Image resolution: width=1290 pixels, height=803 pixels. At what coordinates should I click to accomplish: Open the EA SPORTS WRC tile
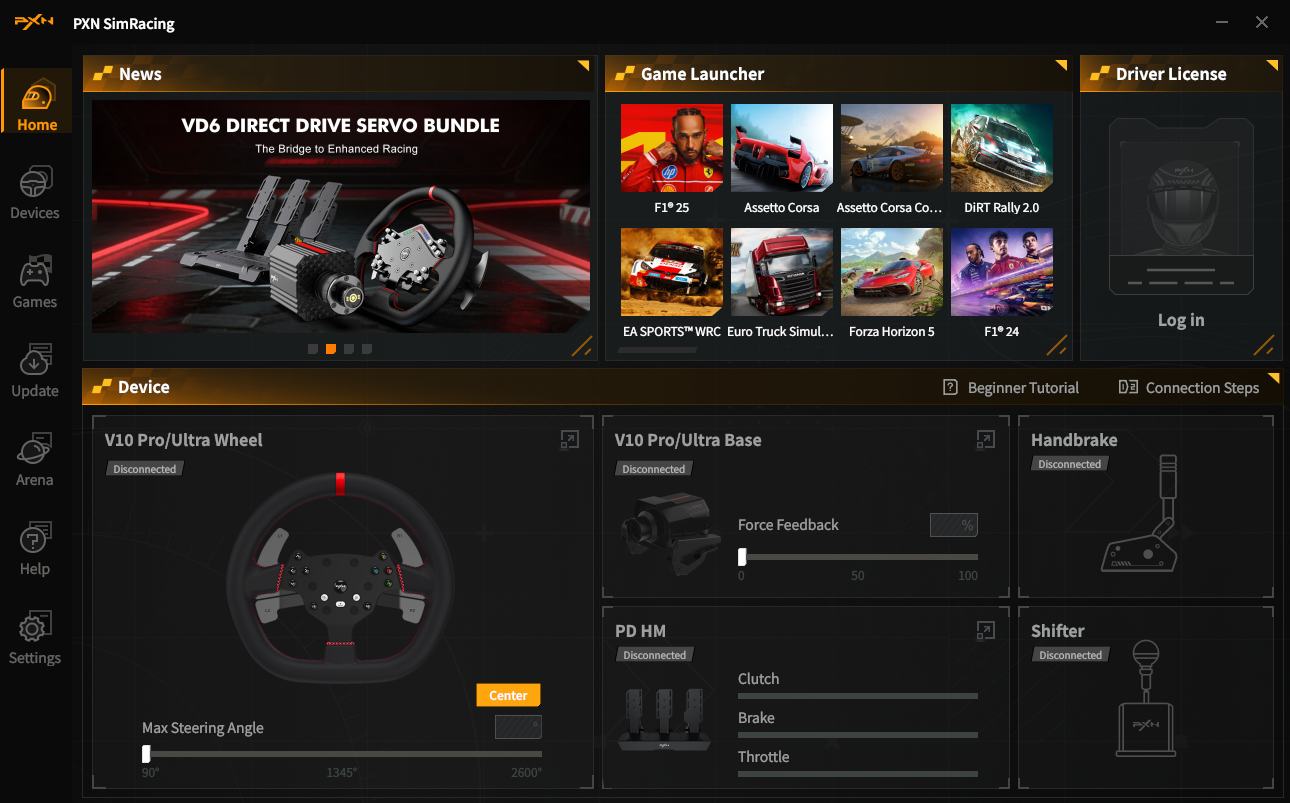(671, 272)
